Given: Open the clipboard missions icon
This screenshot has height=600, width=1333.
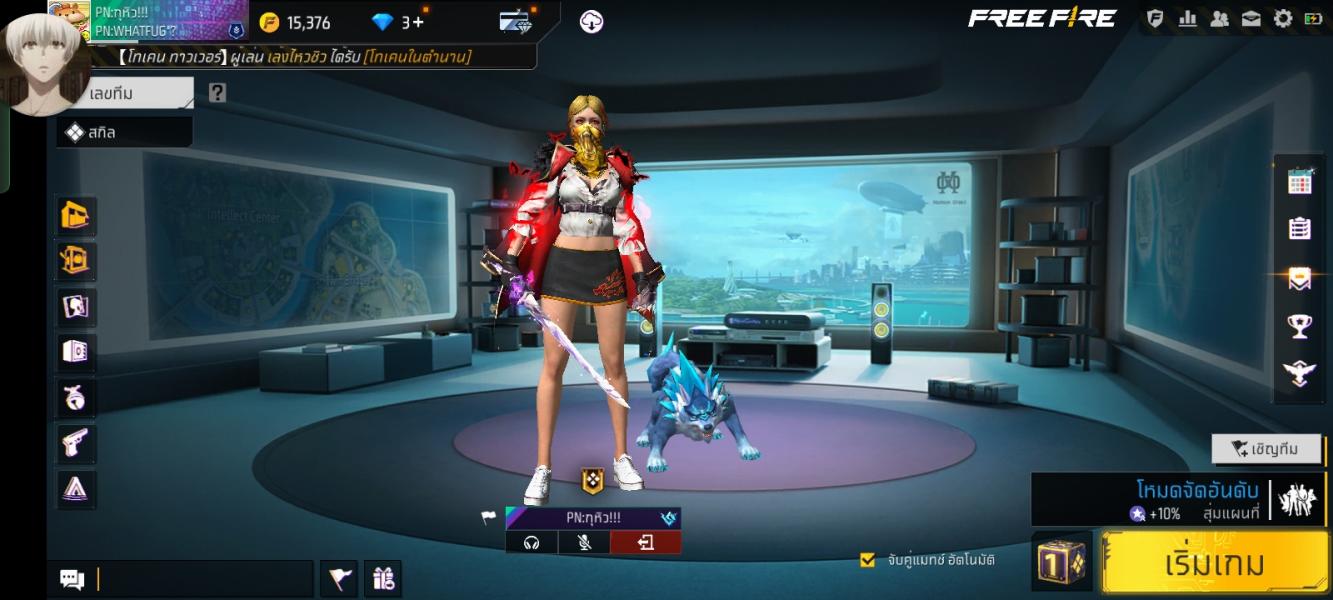Looking at the screenshot, I should 1299,229.
